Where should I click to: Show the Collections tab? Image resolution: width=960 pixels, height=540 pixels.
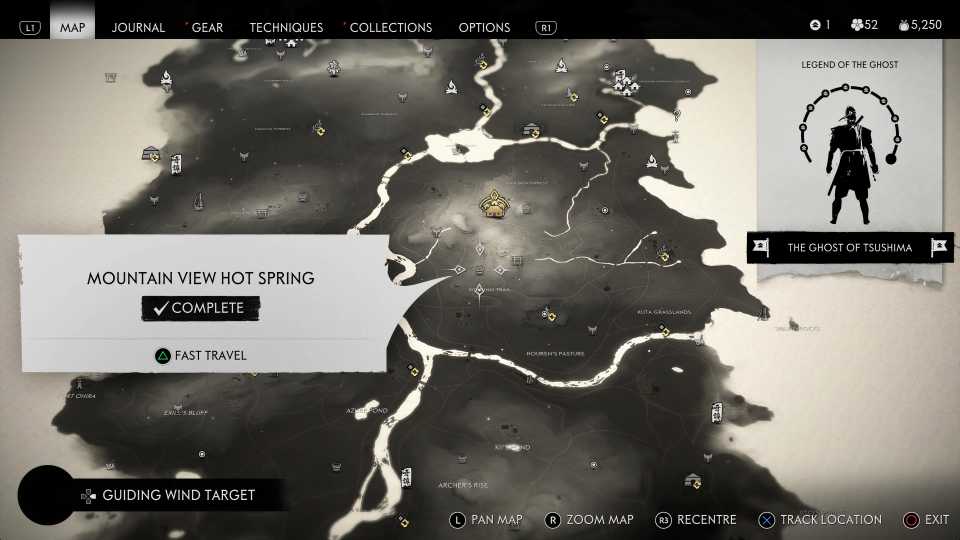(x=390, y=27)
